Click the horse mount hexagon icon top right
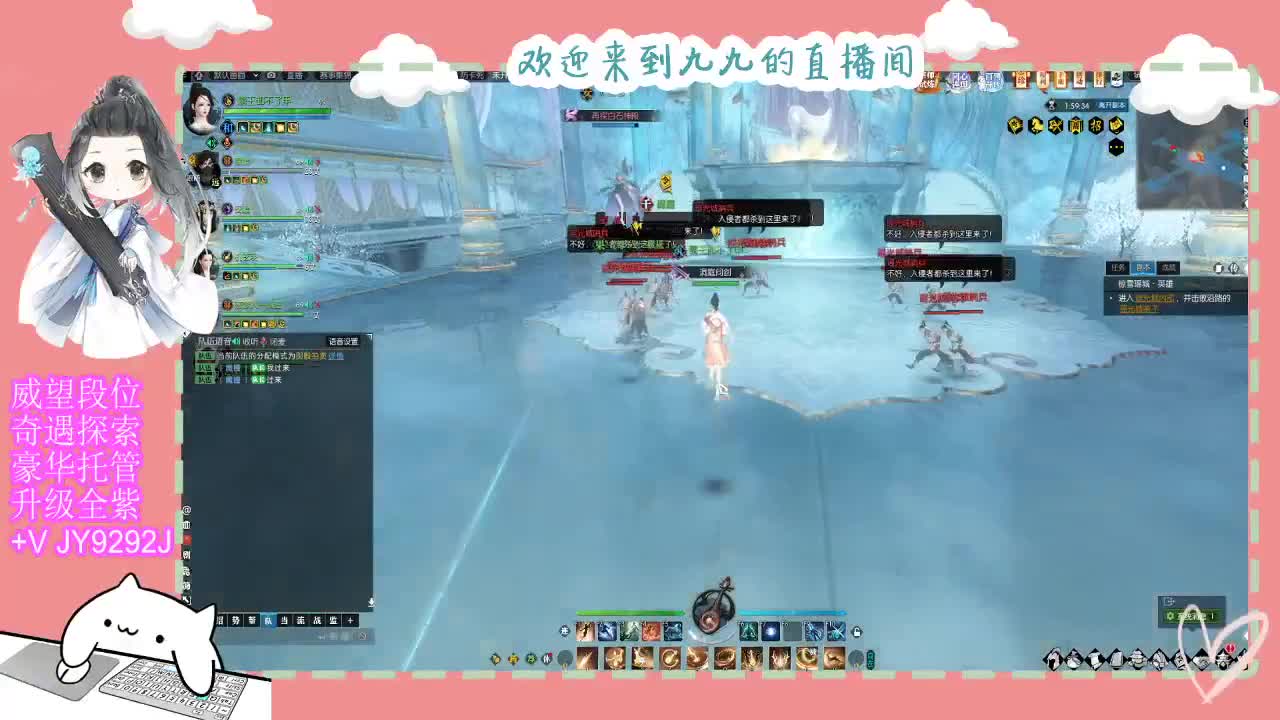The width and height of the screenshot is (1280, 720). (x=1036, y=126)
